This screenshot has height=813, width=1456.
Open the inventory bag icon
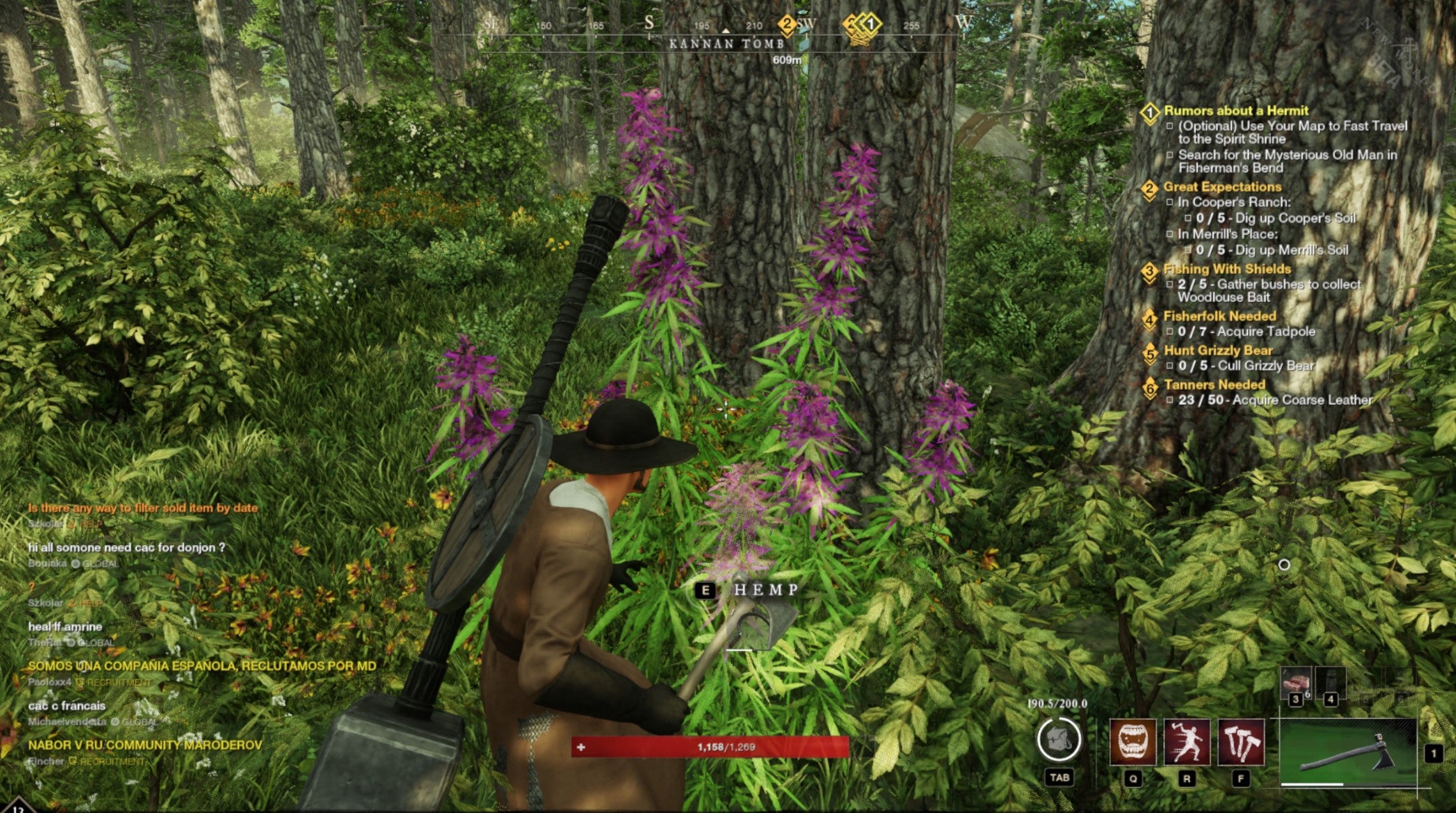click(x=1059, y=740)
